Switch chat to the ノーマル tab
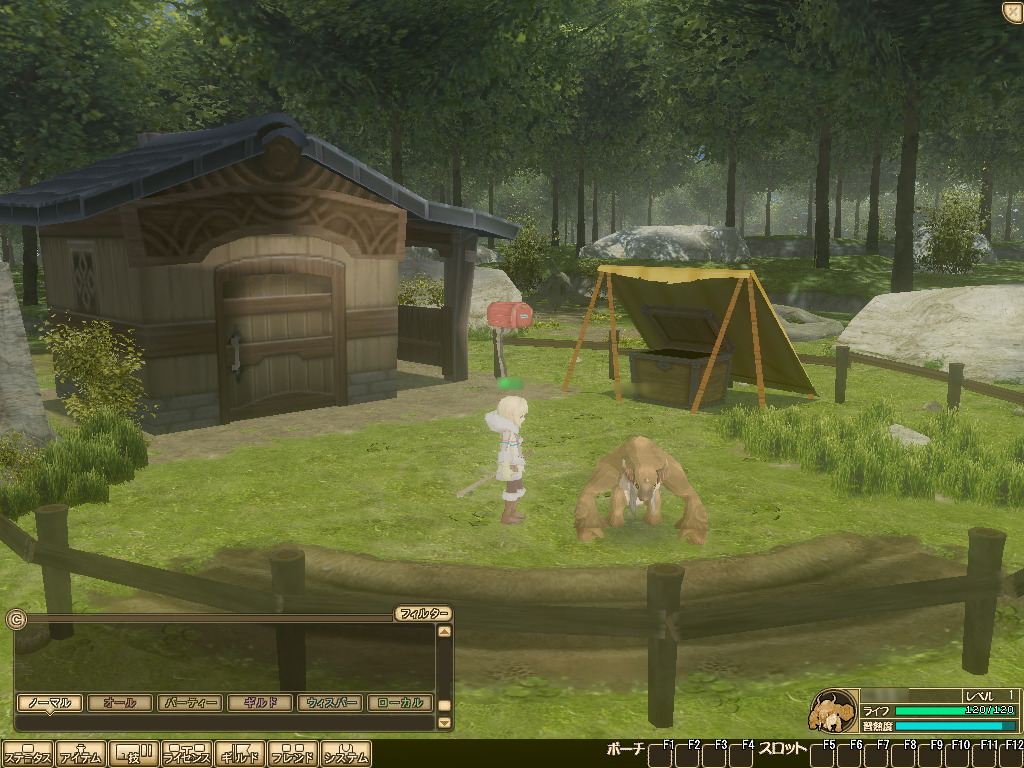 tap(49, 703)
